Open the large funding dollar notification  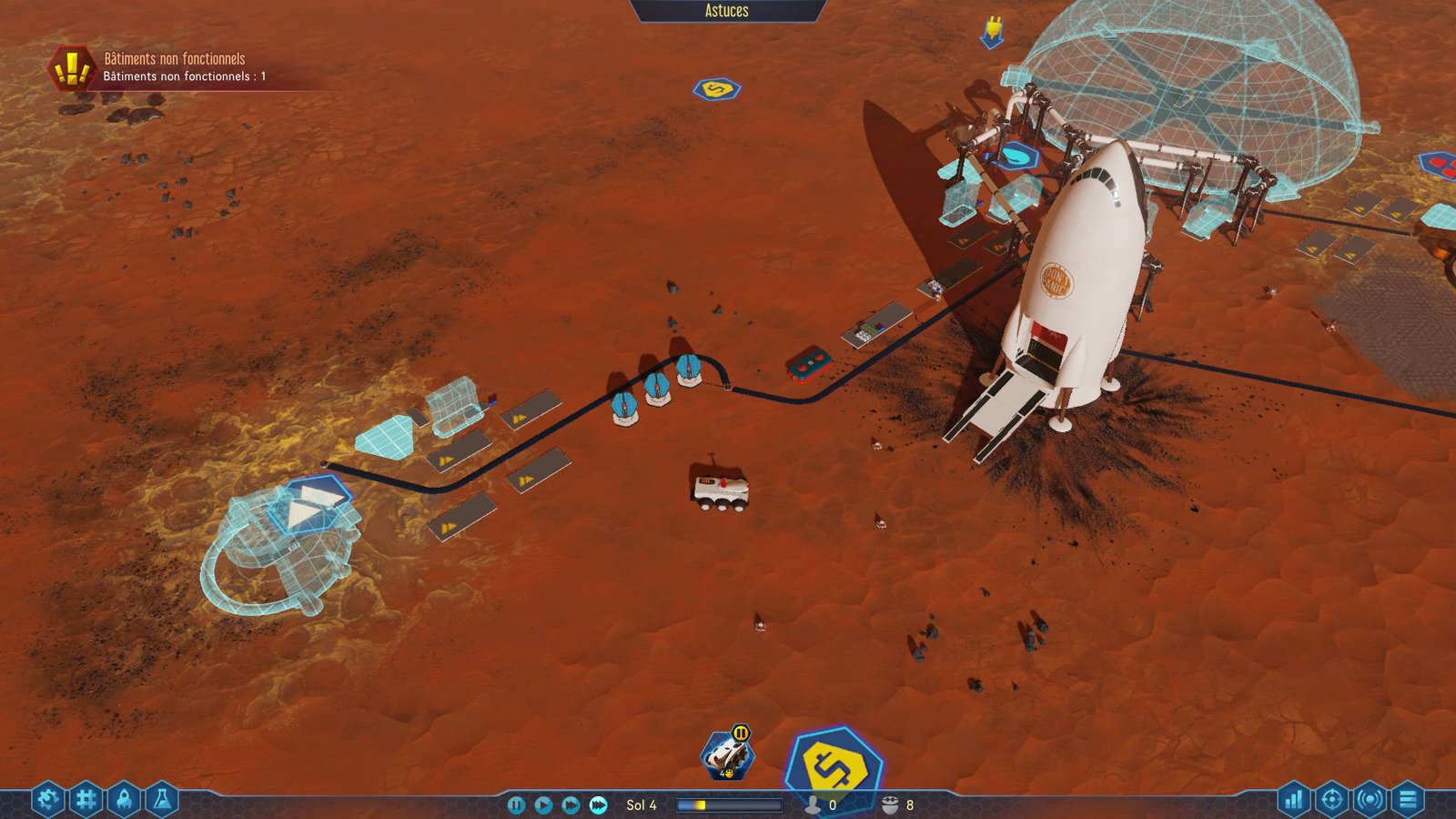tap(834, 769)
